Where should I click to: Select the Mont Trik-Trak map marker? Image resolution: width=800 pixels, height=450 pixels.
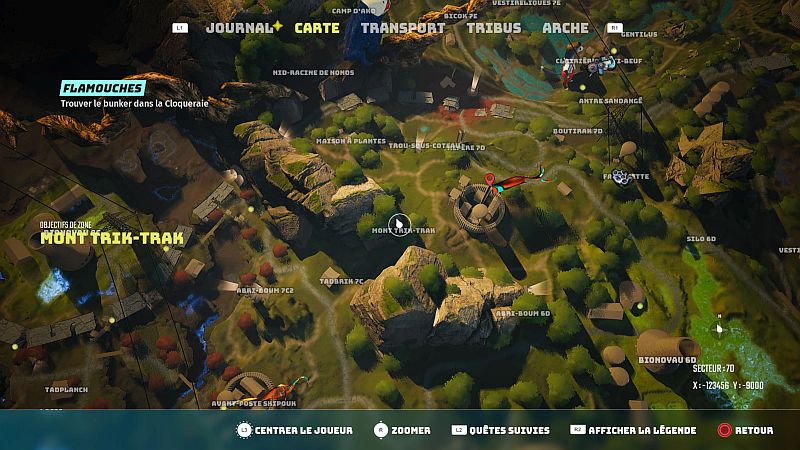click(403, 230)
